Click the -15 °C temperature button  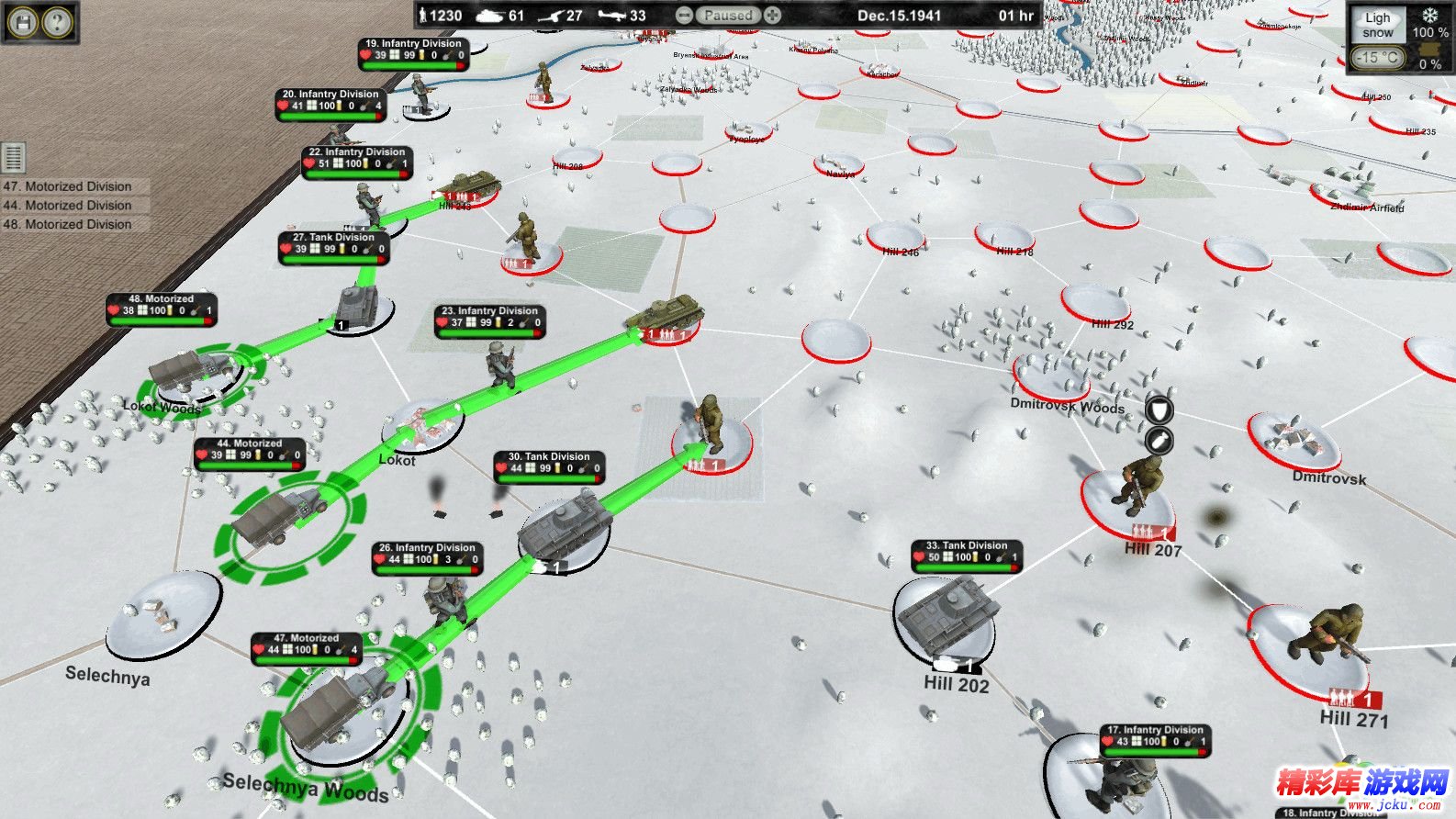[1378, 57]
